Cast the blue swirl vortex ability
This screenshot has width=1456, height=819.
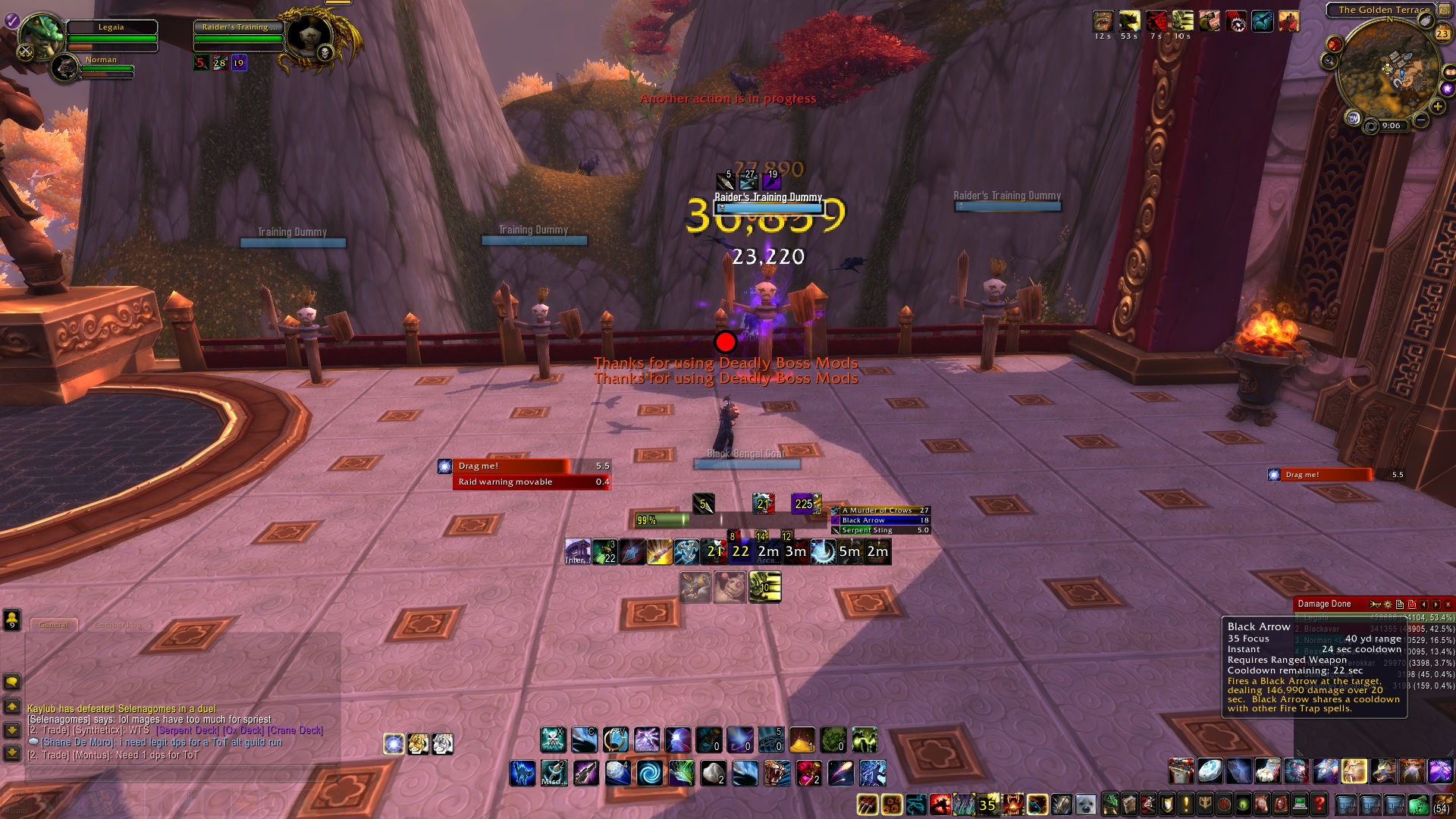click(x=649, y=773)
